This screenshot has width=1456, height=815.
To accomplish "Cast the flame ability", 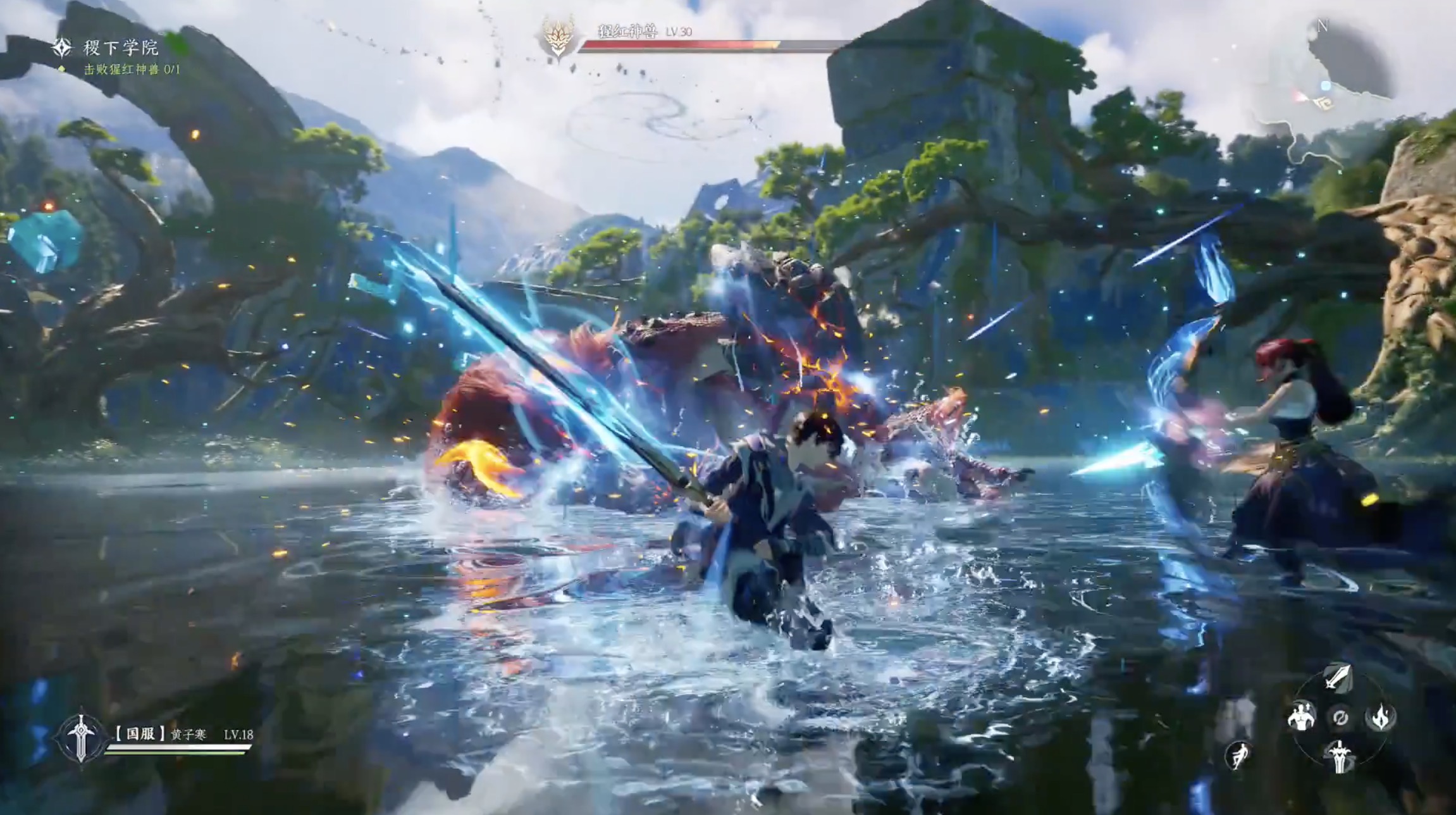I will click(x=1379, y=717).
